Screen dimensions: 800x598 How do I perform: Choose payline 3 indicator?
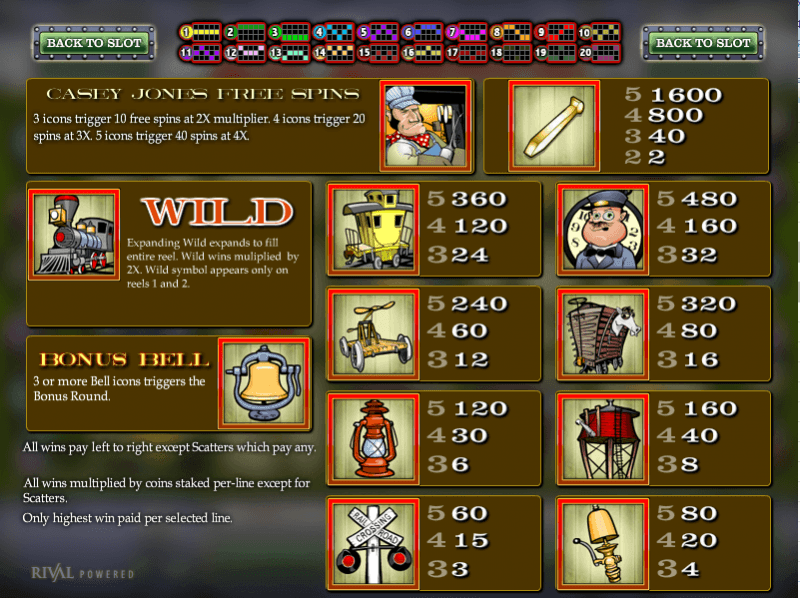point(288,33)
